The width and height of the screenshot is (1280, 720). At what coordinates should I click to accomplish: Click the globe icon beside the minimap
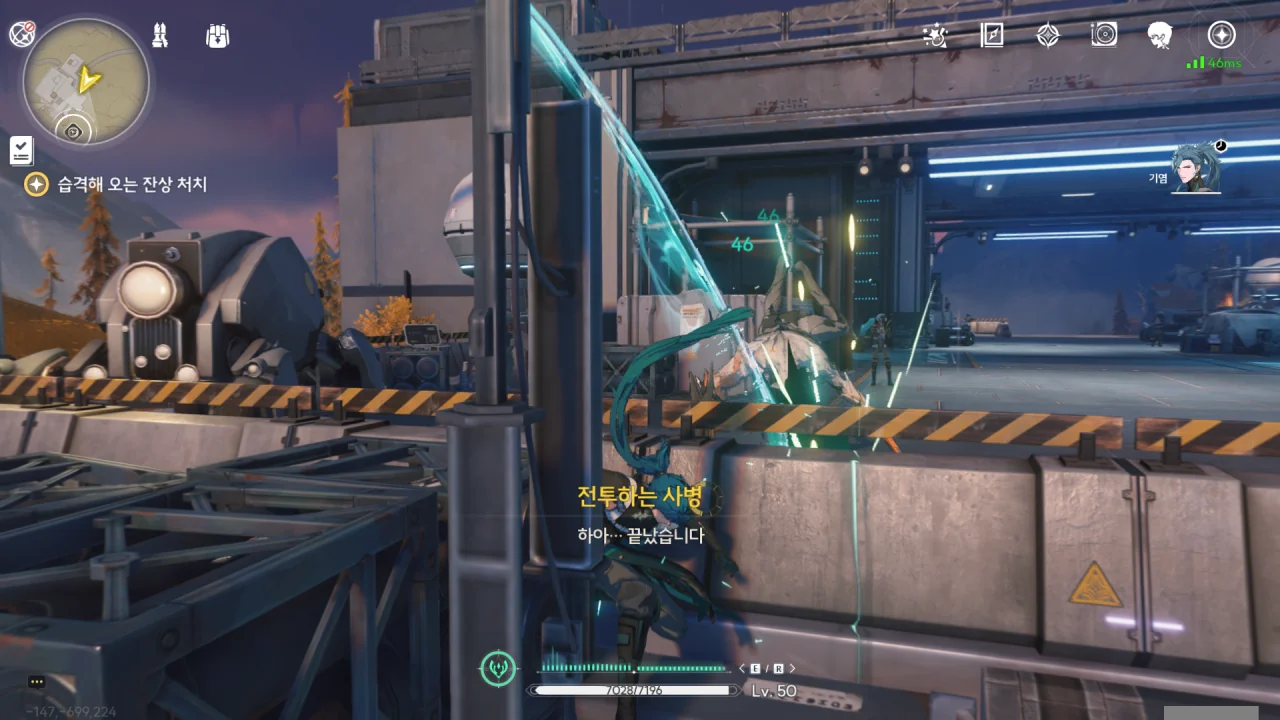tap(22, 34)
